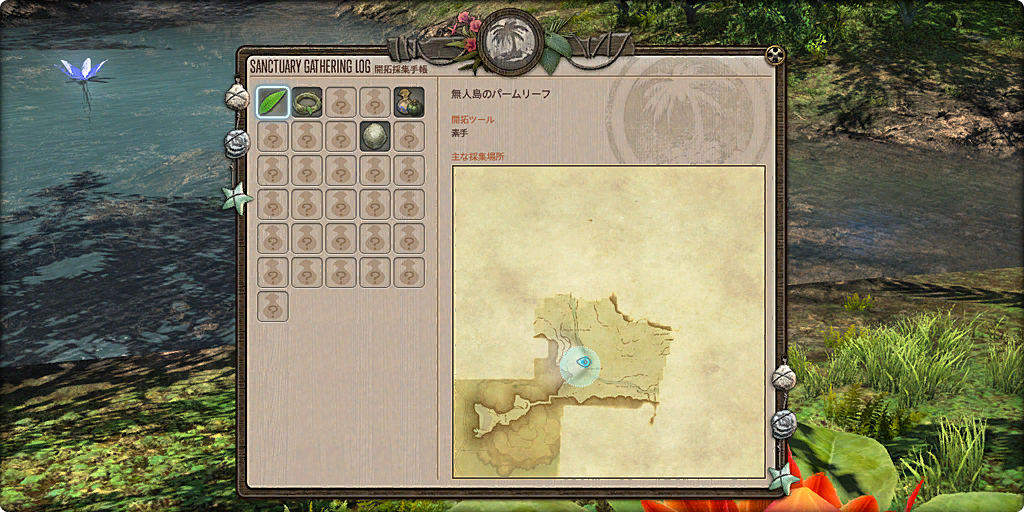
Task: Choose the potion and gourd item slot
Action: (409, 101)
